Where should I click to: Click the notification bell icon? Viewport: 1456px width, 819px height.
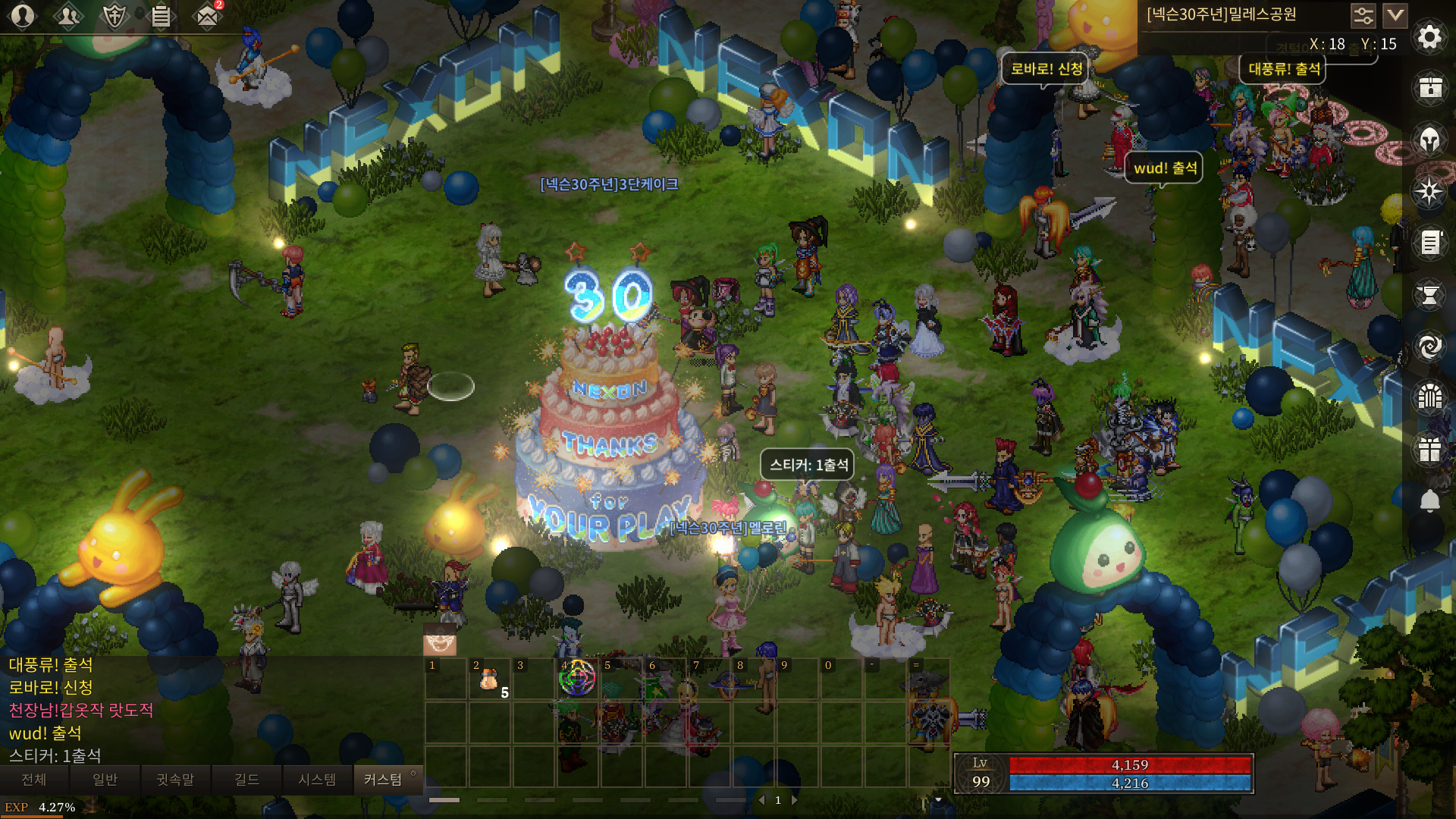click(x=1429, y=501)
